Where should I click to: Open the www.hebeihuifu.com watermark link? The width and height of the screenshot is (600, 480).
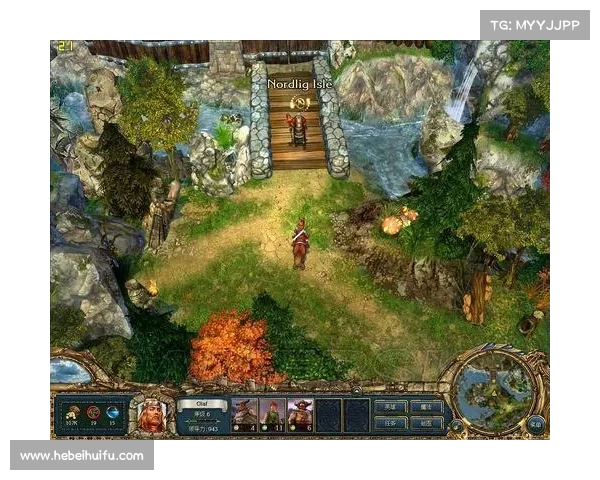[83, 456]
